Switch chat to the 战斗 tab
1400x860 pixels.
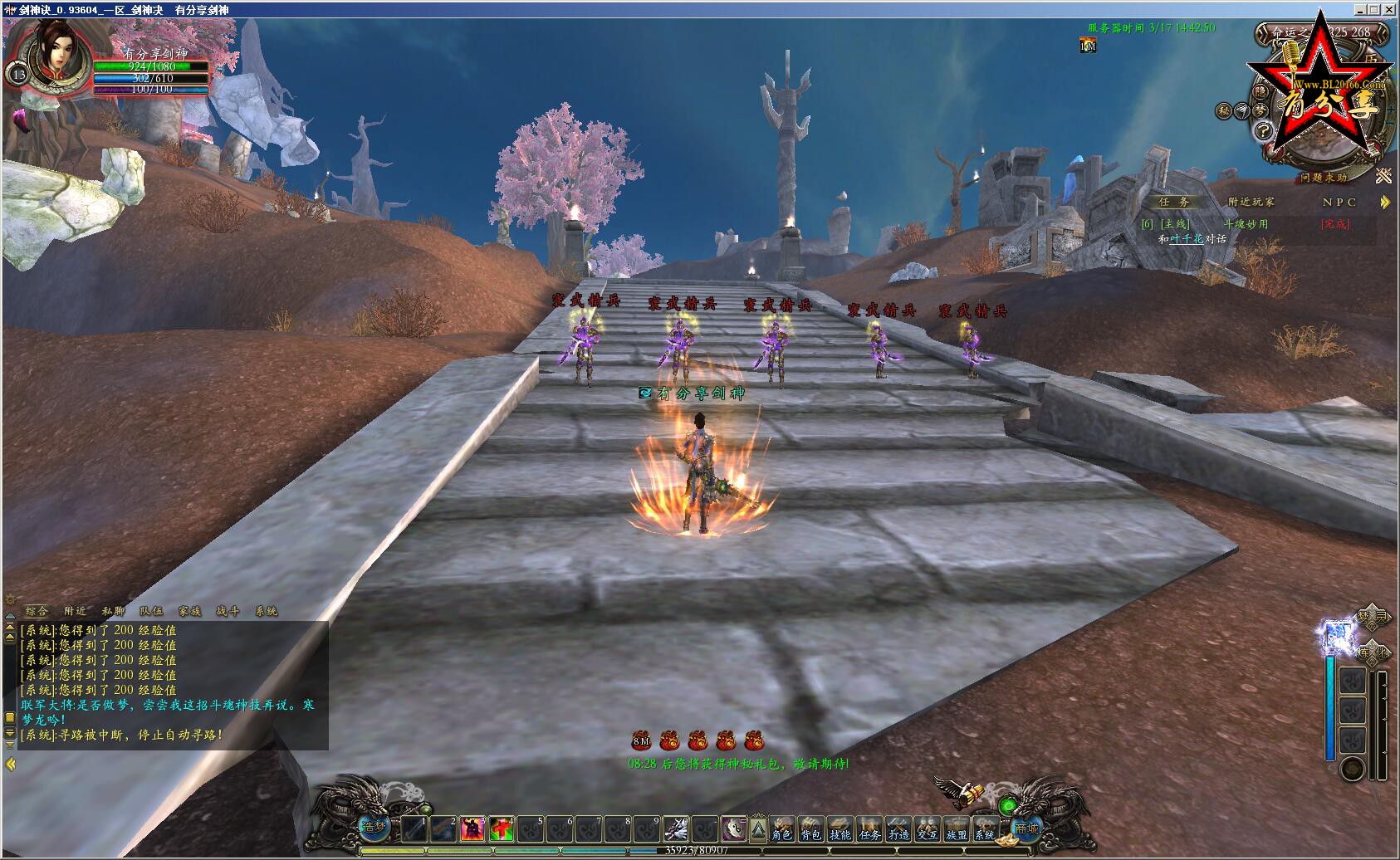(x=228, y=611)
